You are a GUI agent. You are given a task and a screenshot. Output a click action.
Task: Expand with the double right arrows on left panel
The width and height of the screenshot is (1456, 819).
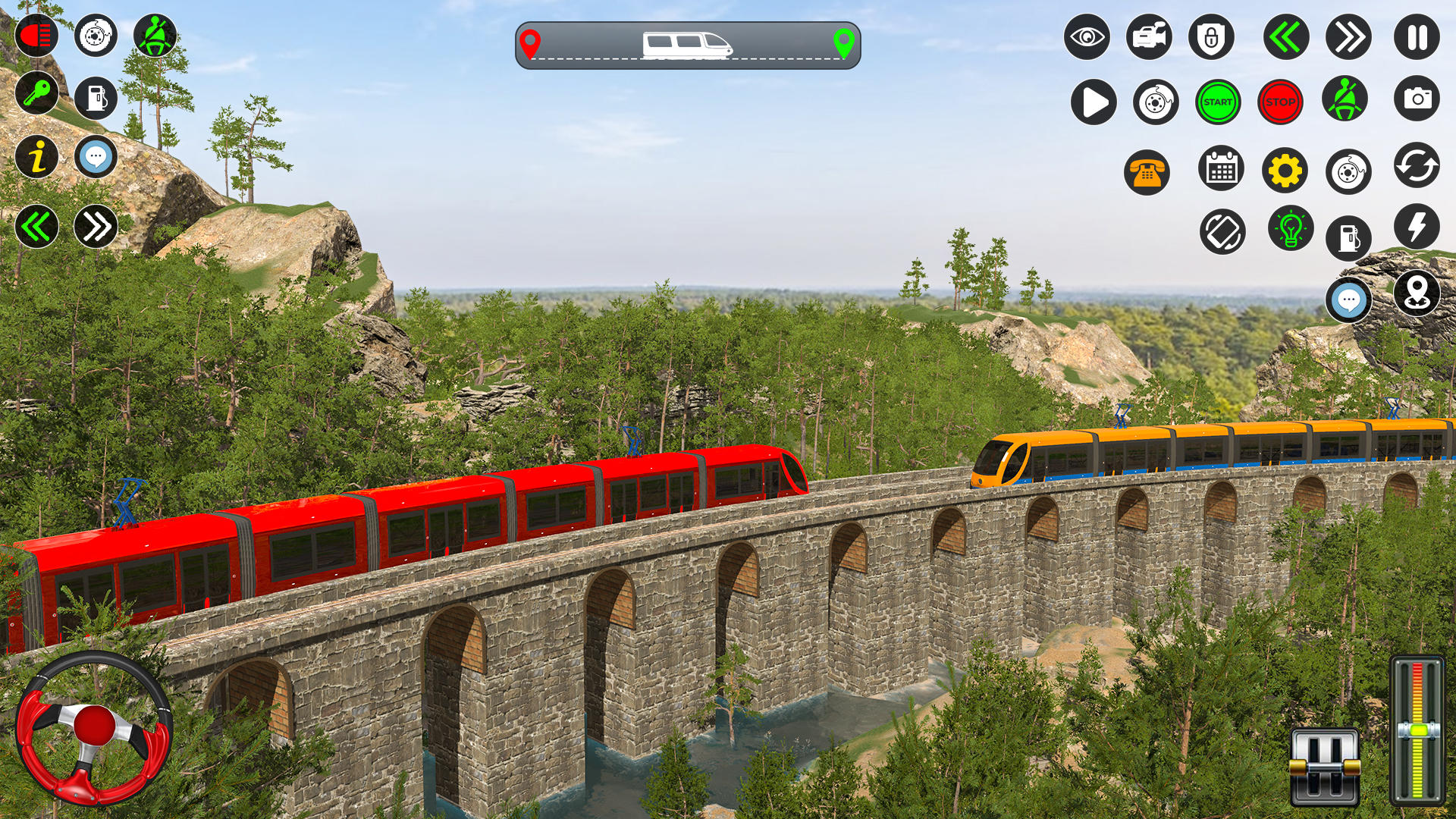click(96, 225)
